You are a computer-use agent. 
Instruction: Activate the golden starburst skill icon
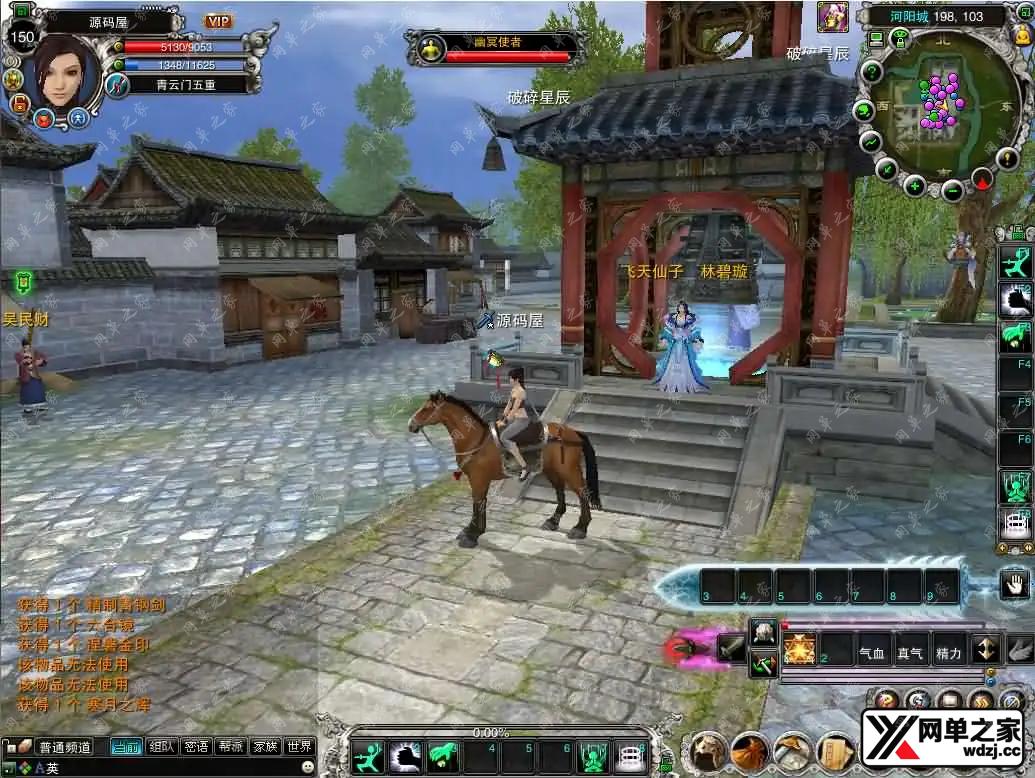point(800,649)
